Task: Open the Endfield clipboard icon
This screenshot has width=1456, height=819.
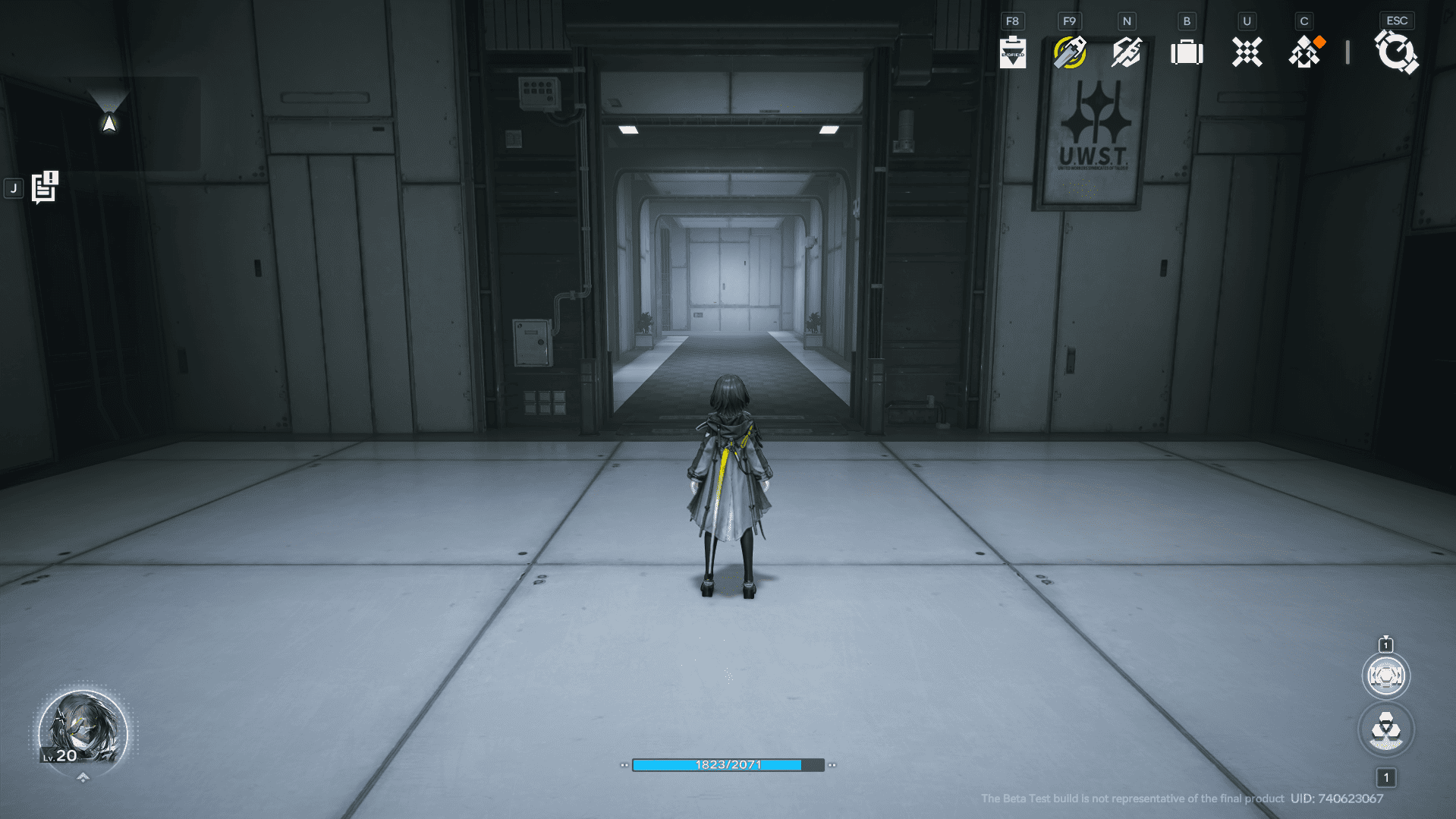Action: point(1012,52)
